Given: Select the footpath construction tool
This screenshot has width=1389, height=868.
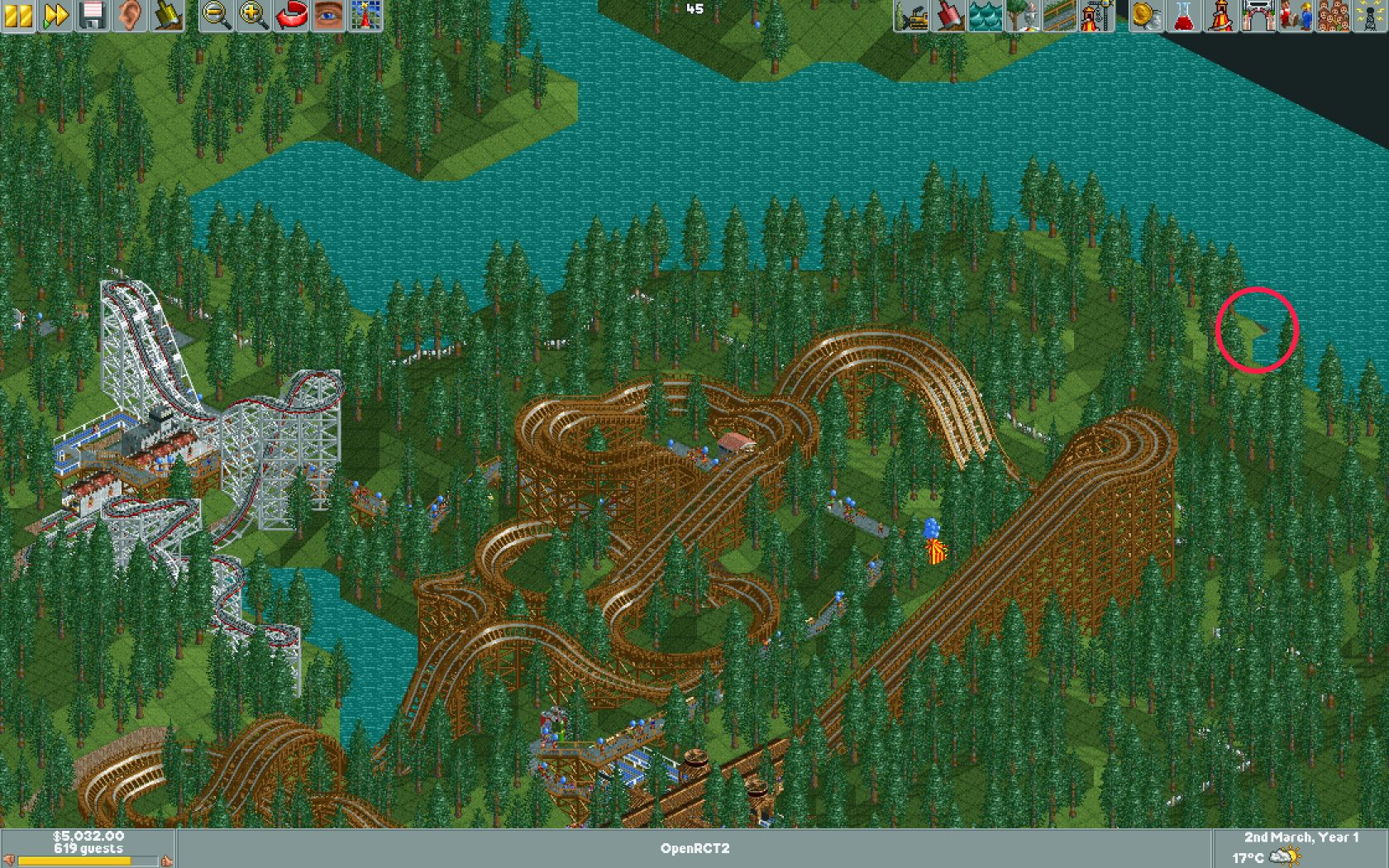Looking at the screenshot, I should (x=1060, y=14).
